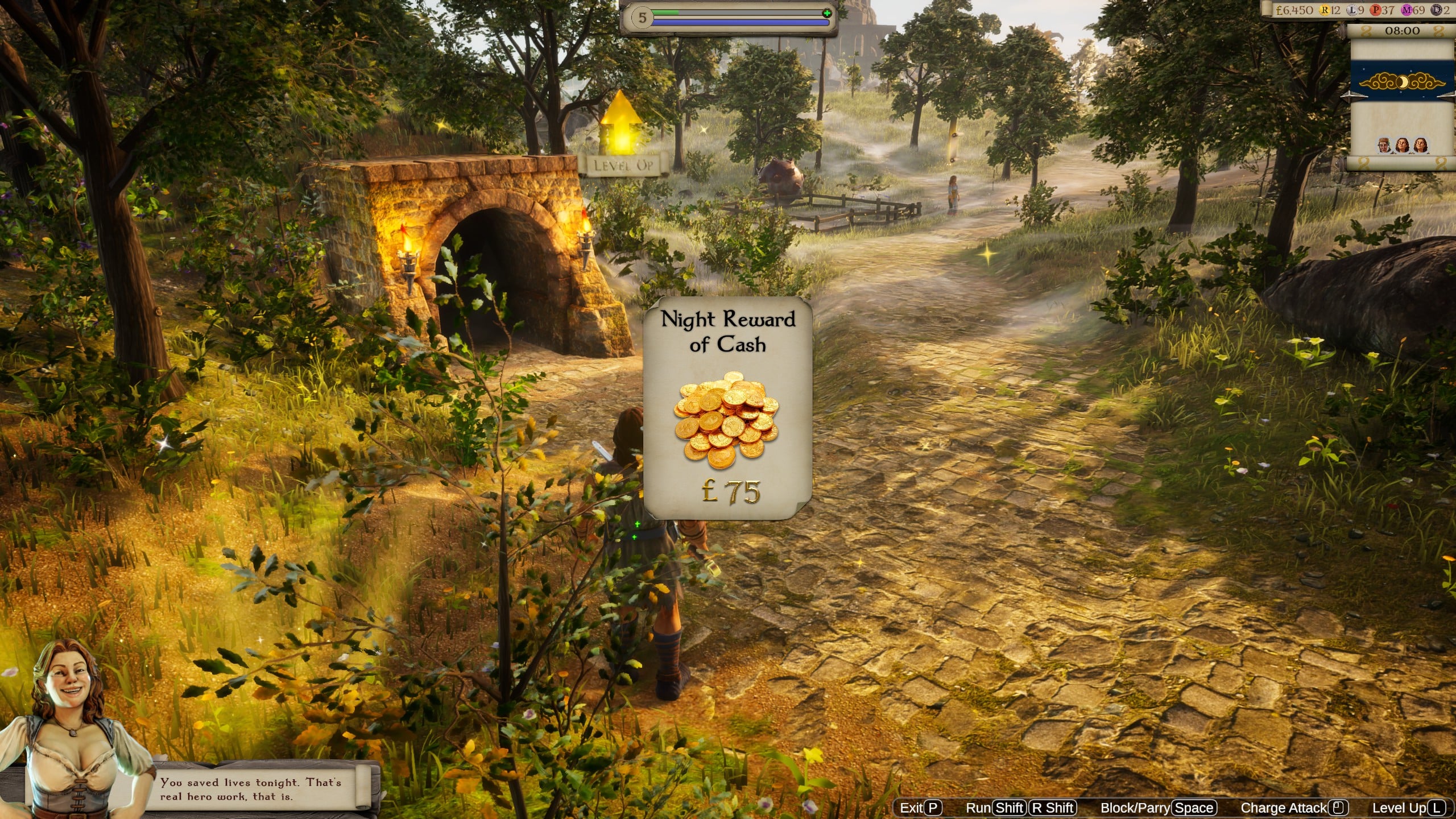Open the moon day-night cycle panel
1456x819 pixels.
click(x=1401, y=83)
